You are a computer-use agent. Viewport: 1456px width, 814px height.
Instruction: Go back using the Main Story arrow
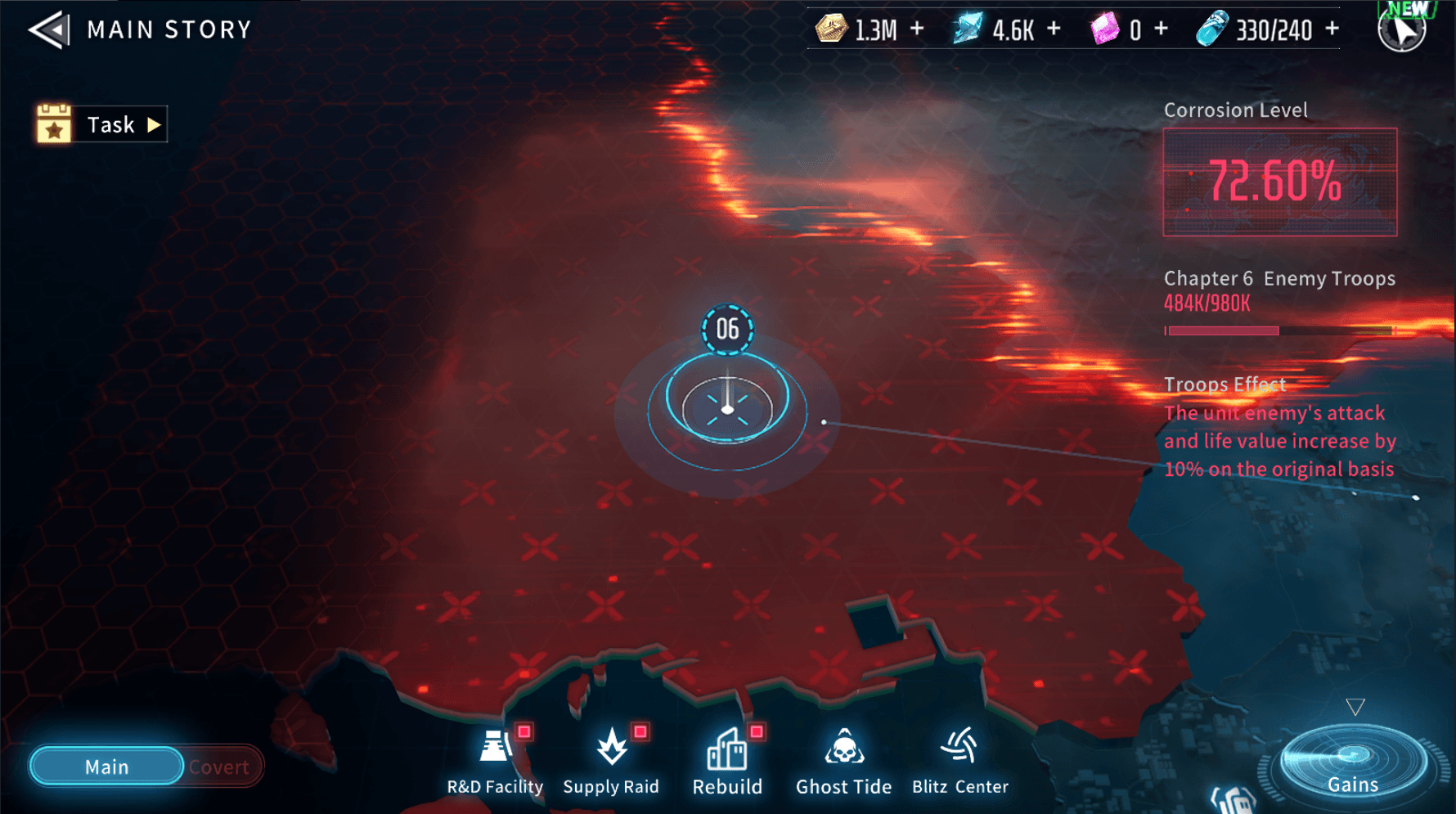click(49, 30)
